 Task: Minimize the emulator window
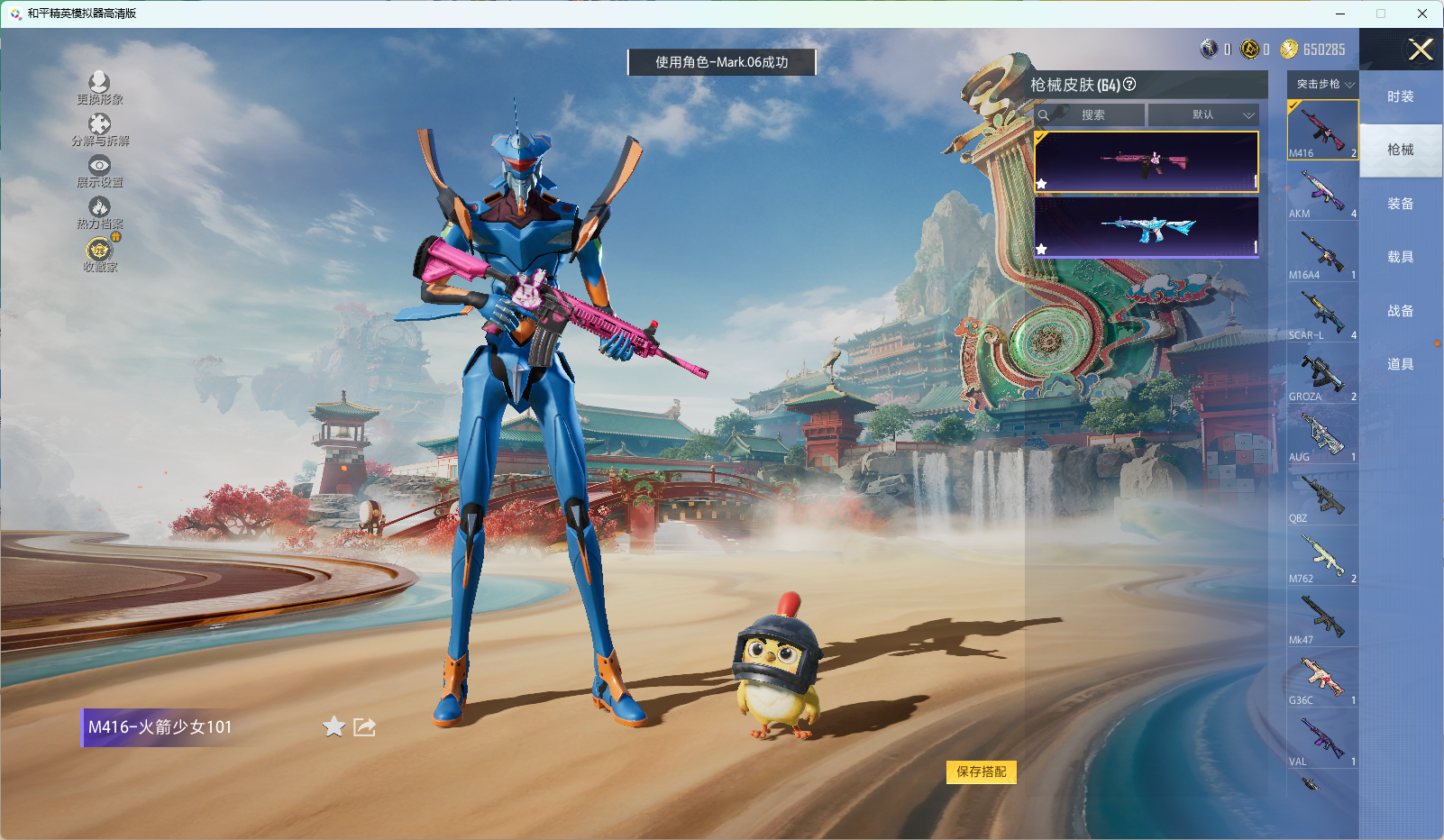click(x=1340, y=14)
